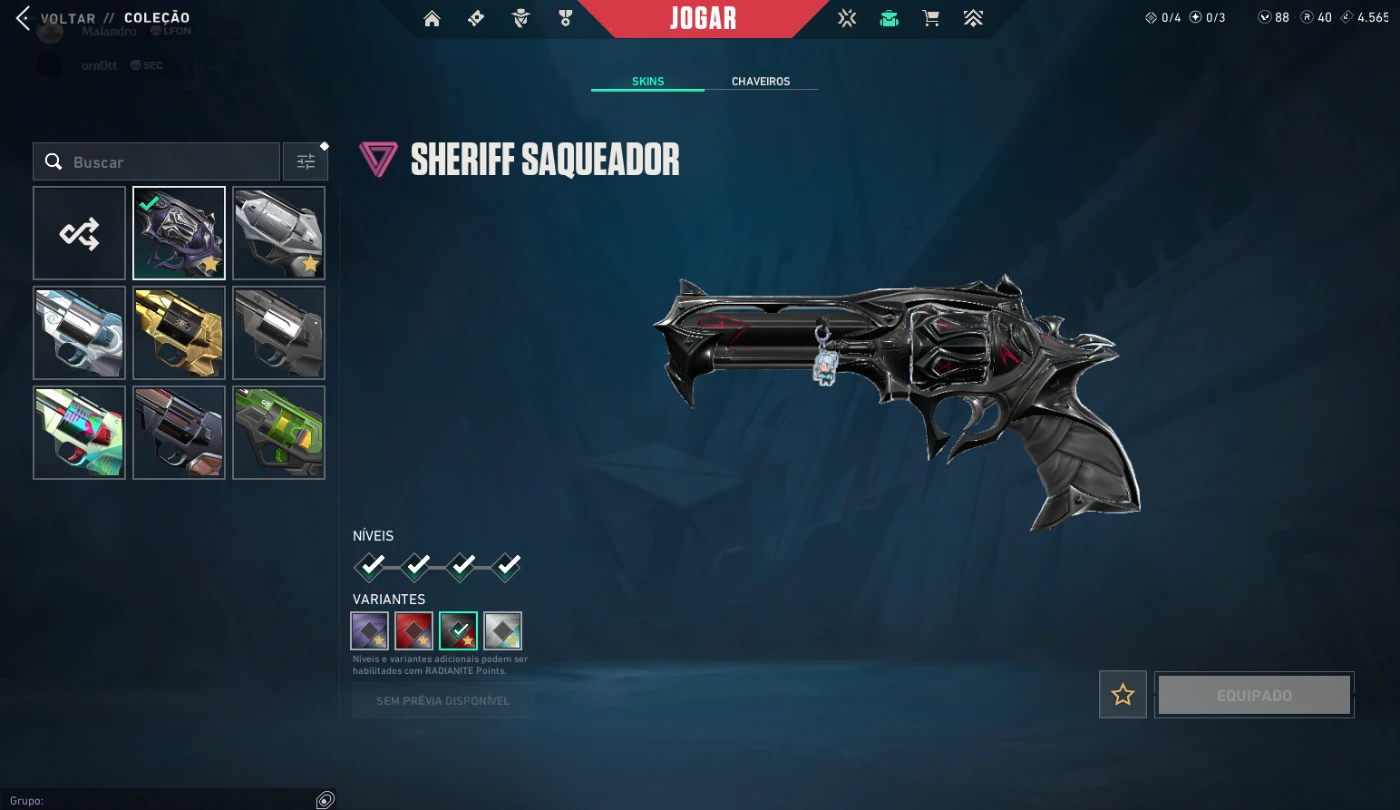Favorite this skin with the star button
1400x810 pixels.
(1123, 695)
